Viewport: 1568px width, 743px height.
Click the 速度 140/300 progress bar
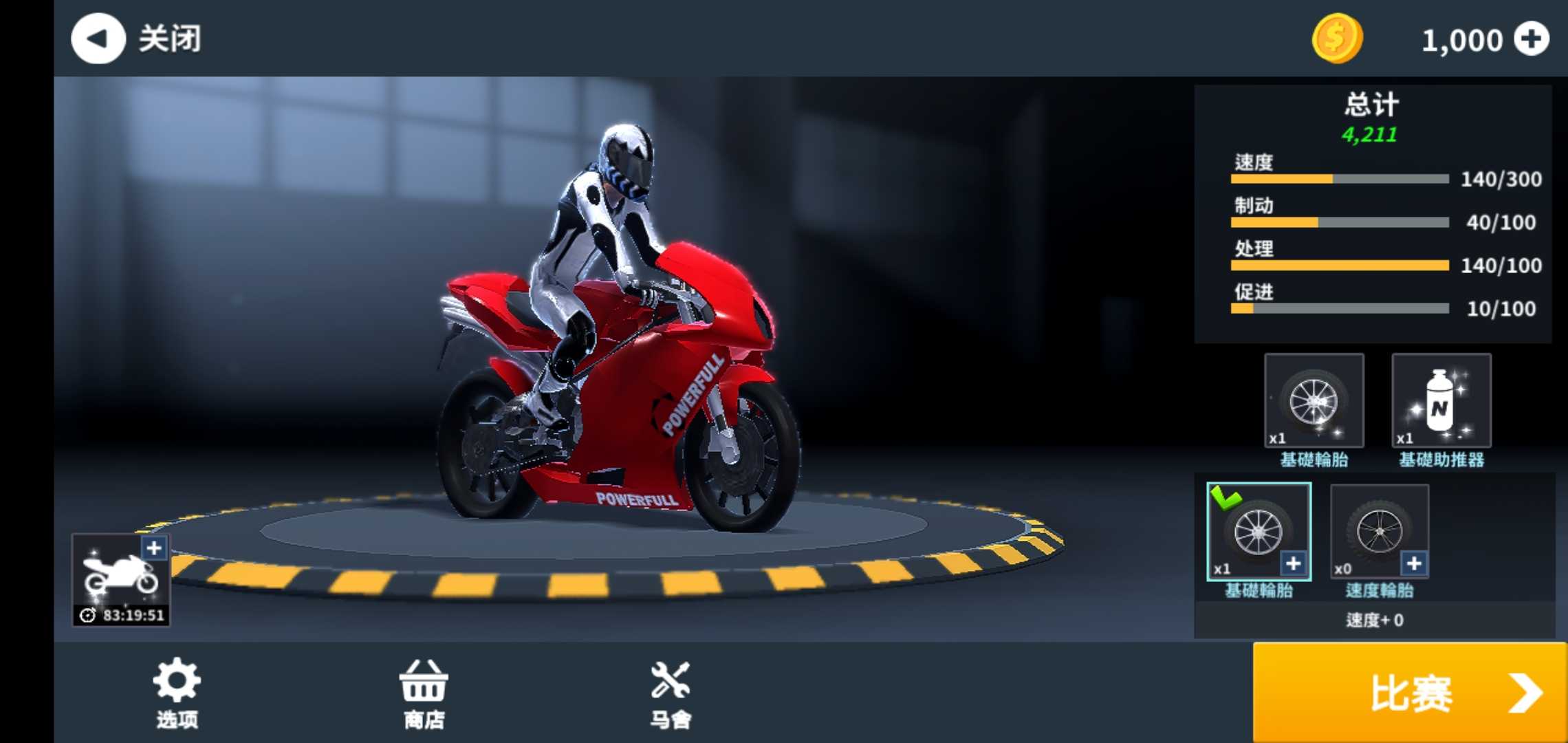1338,179
